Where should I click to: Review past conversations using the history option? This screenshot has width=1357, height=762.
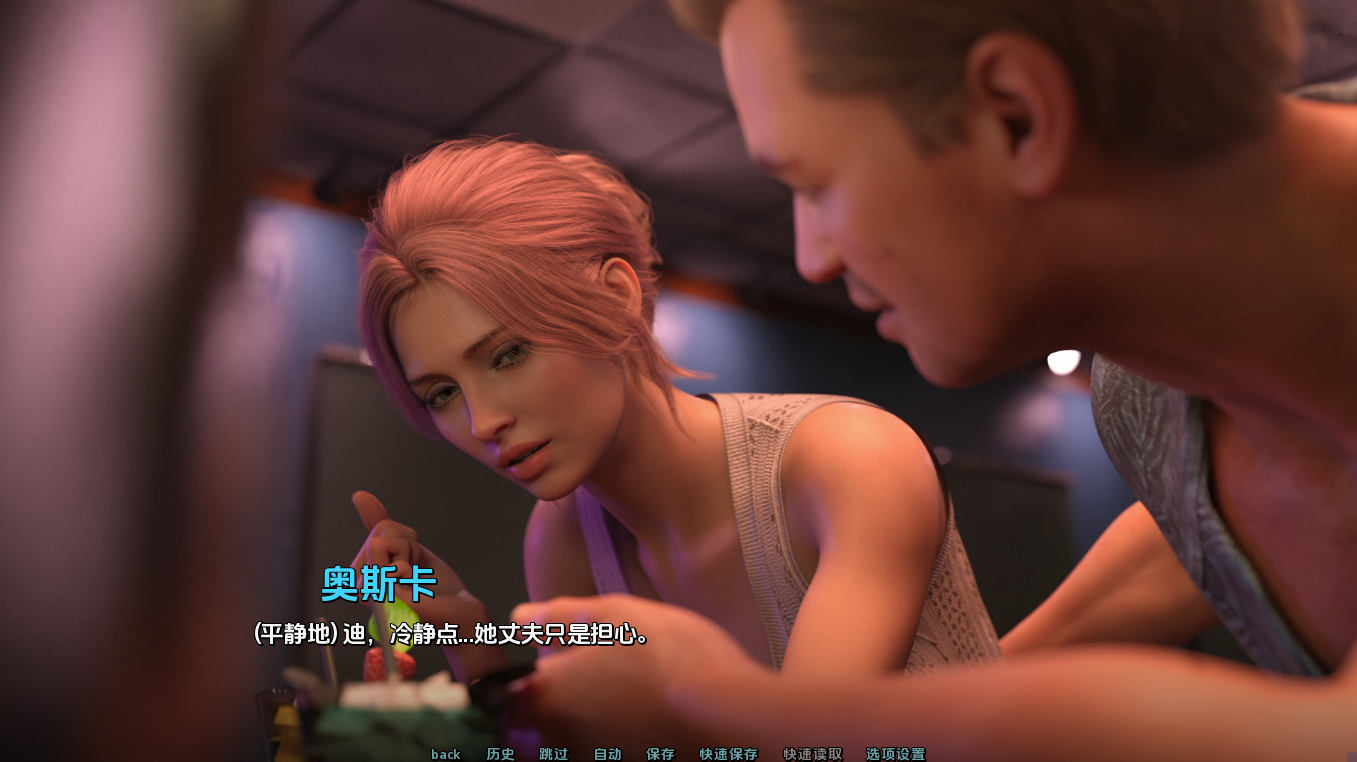click(500, 754)
